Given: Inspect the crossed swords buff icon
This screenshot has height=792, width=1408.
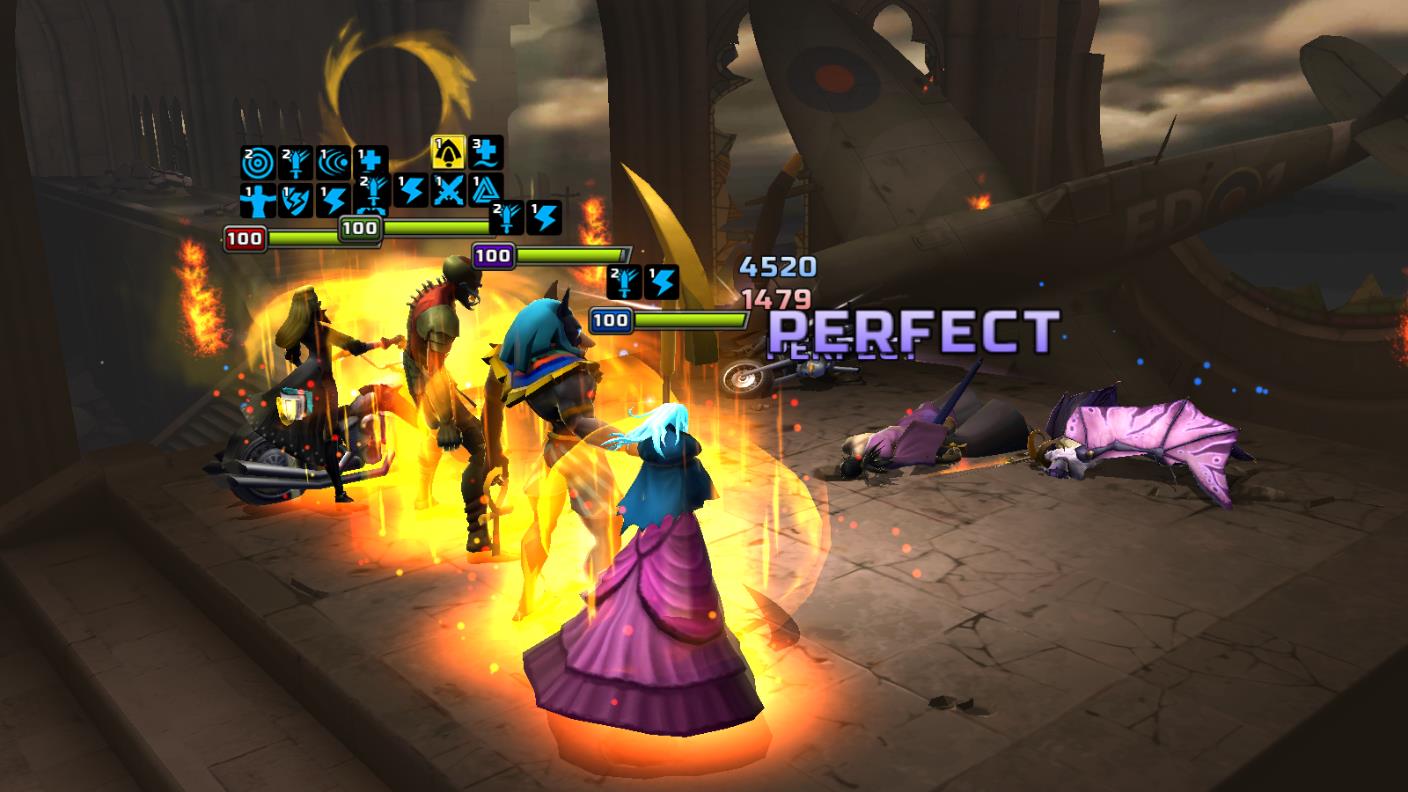Looking at the screenshot, I should point(448,189).
